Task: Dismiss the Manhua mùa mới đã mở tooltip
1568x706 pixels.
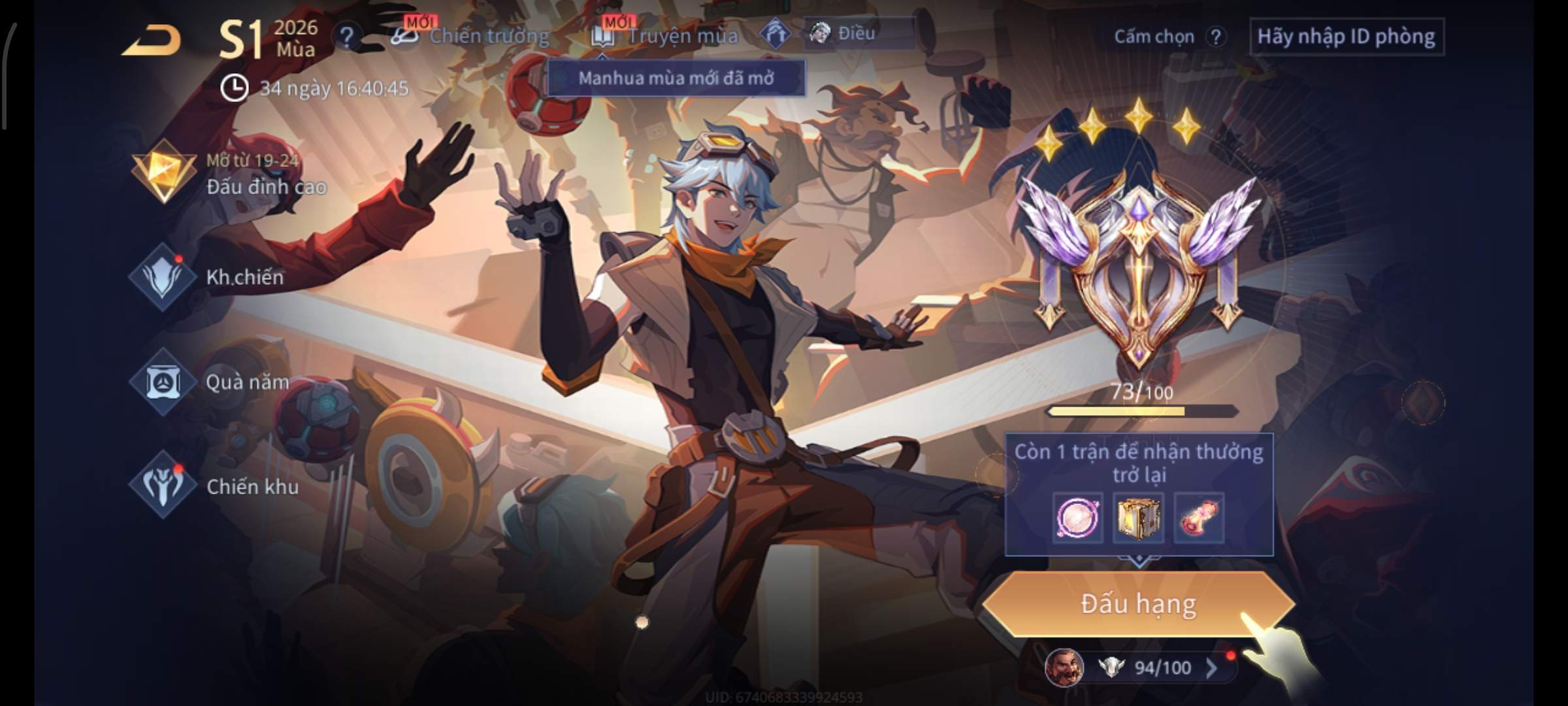Action: point(676,78)
